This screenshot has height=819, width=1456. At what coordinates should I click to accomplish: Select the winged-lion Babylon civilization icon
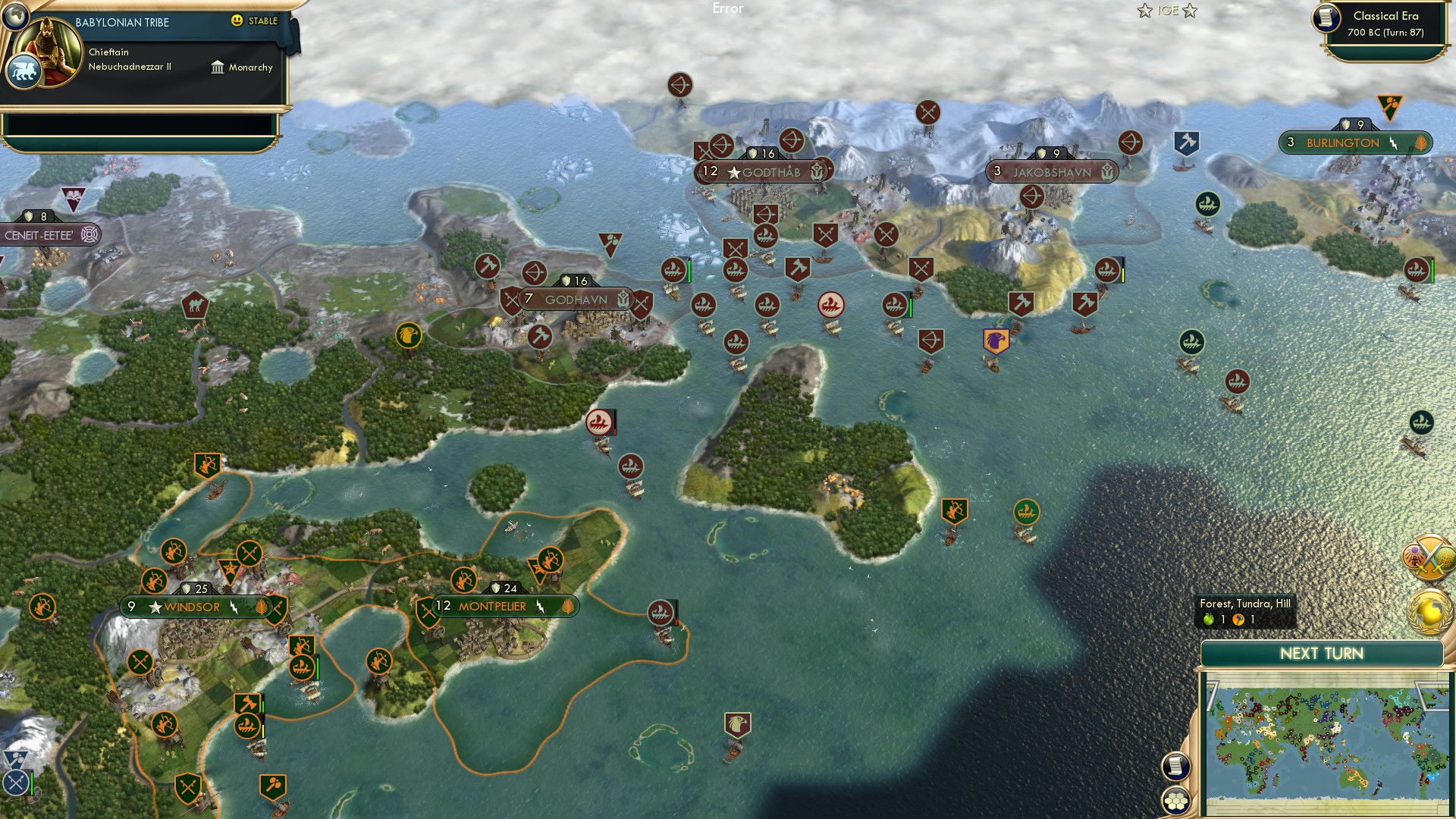(25, 69)
